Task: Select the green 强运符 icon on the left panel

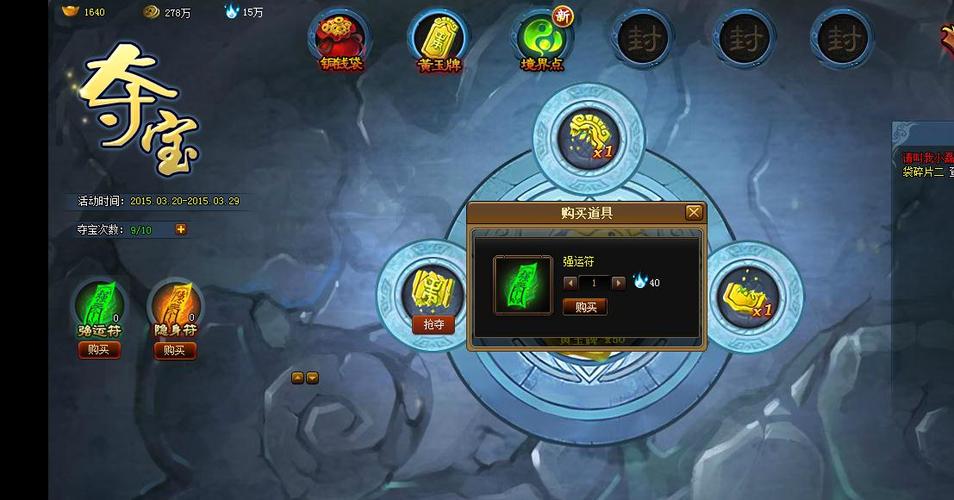Action: (x=98, y=303)
